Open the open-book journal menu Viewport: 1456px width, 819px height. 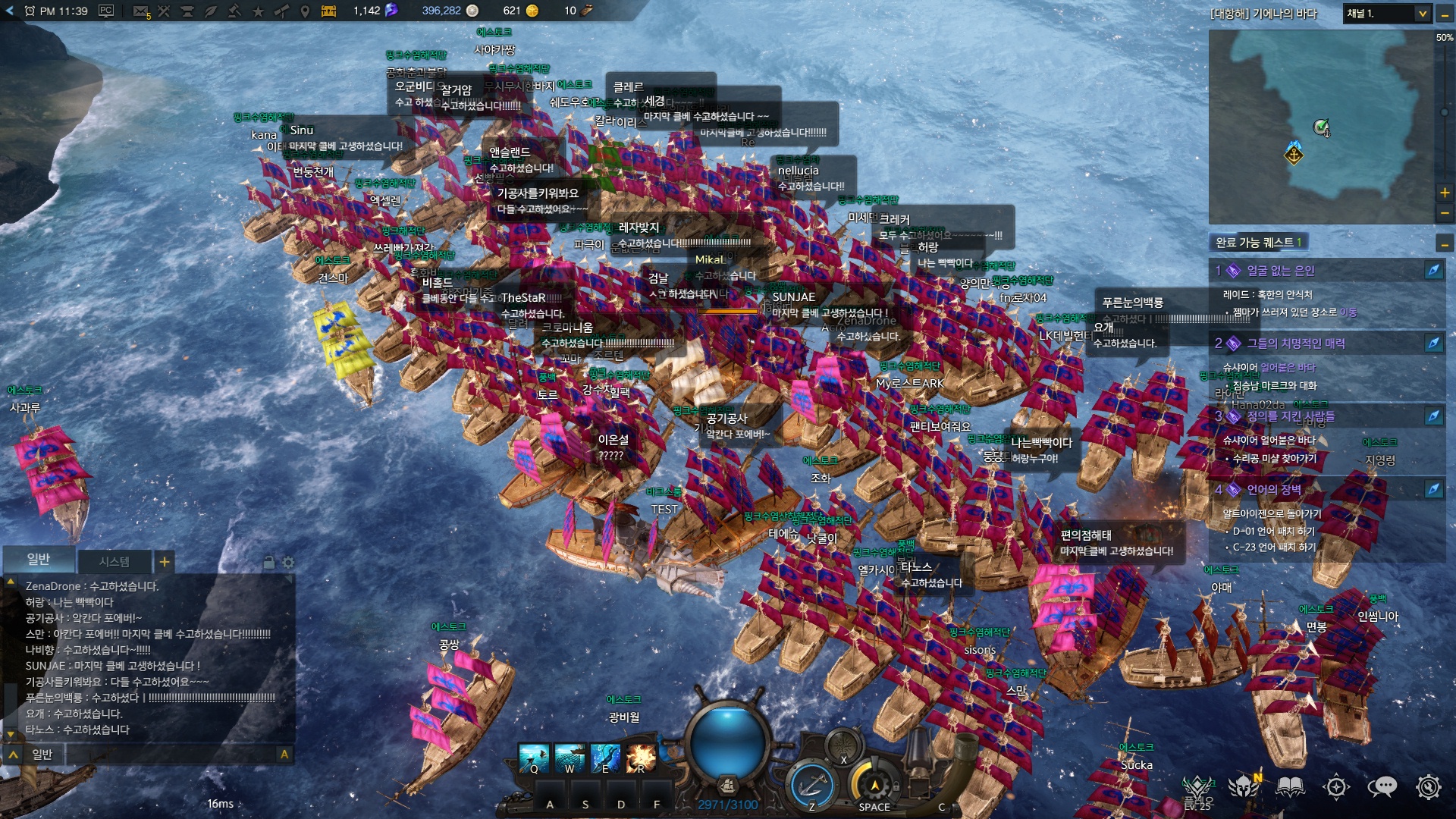click(1290, 787)
